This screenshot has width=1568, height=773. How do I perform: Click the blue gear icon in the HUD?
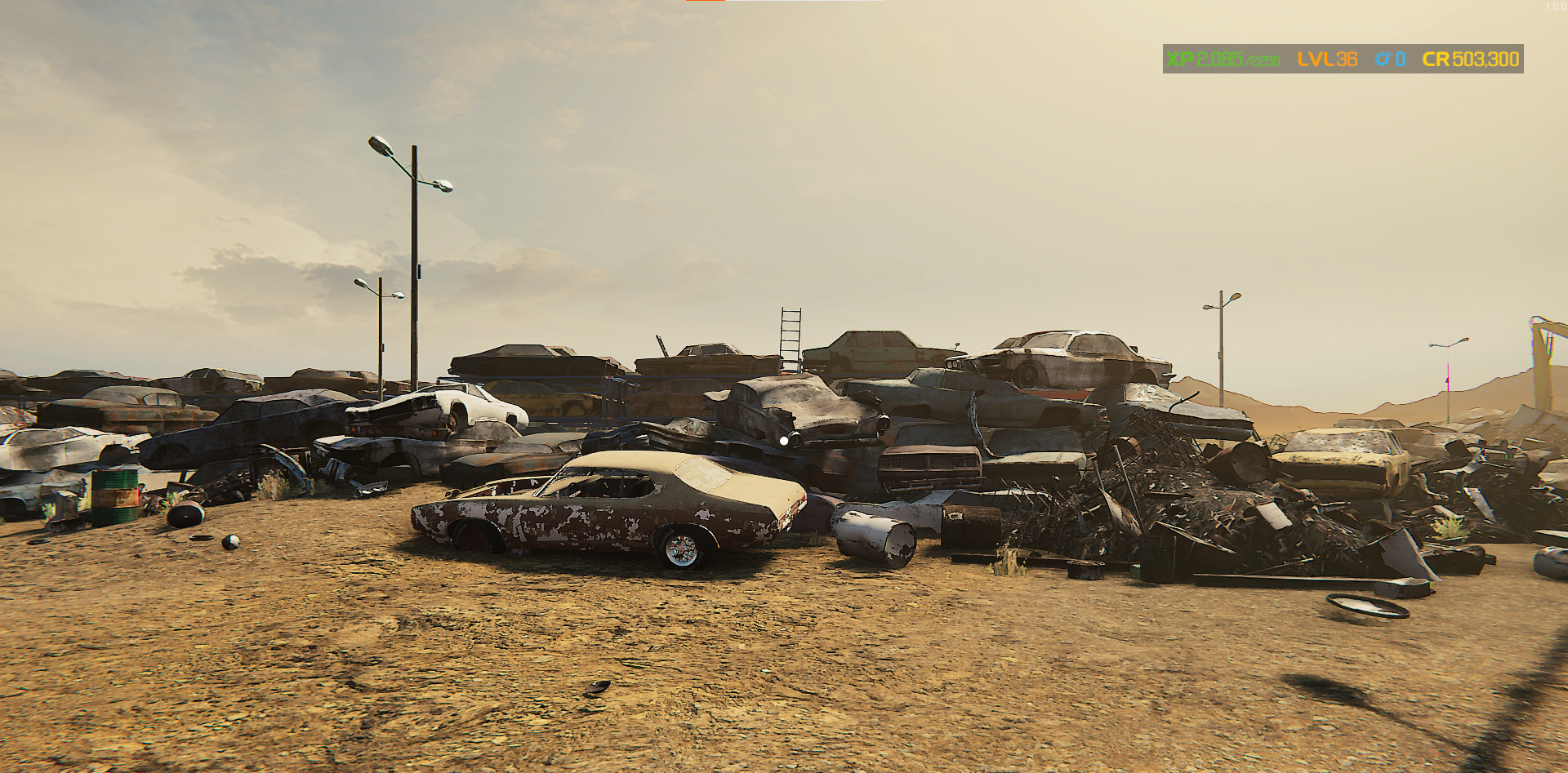pos(1382,59)
